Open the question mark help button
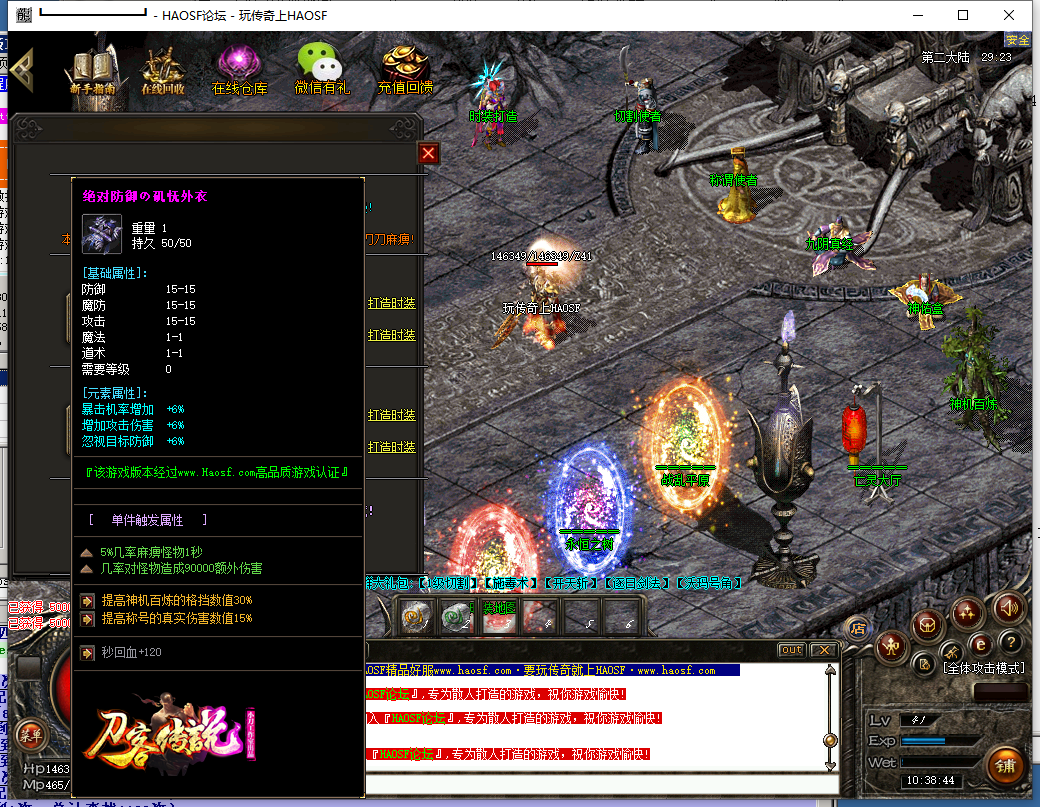 pyautogui.click(x=1011, y=642)
